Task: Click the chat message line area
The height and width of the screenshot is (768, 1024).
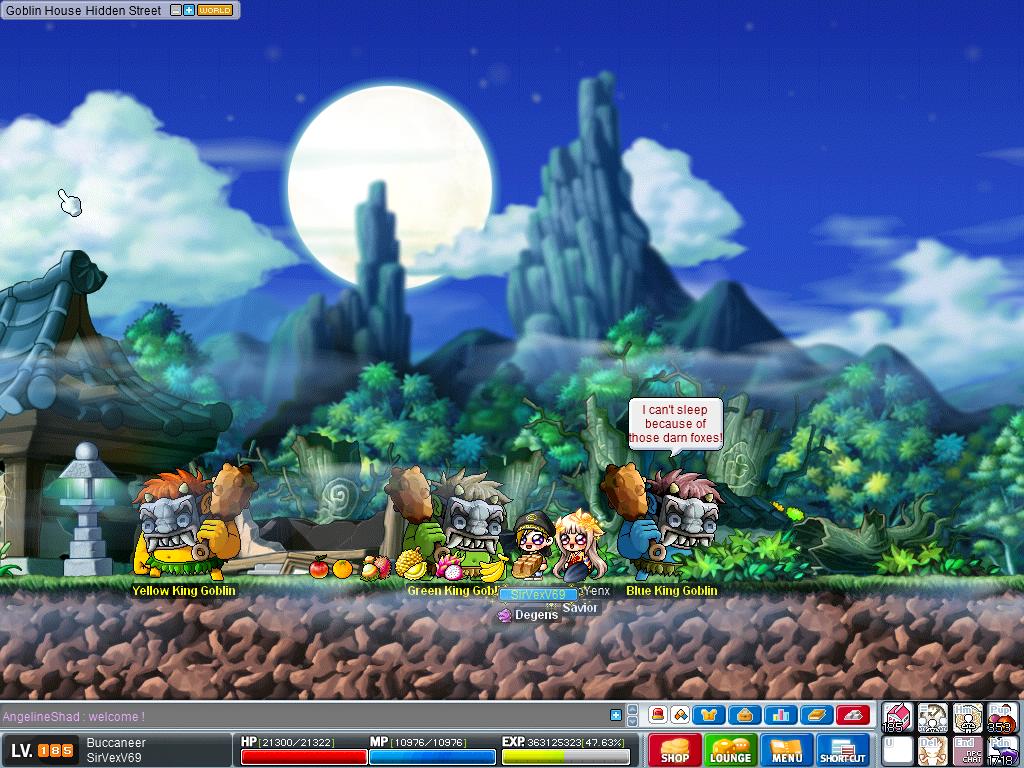Action: coord(300,716)
